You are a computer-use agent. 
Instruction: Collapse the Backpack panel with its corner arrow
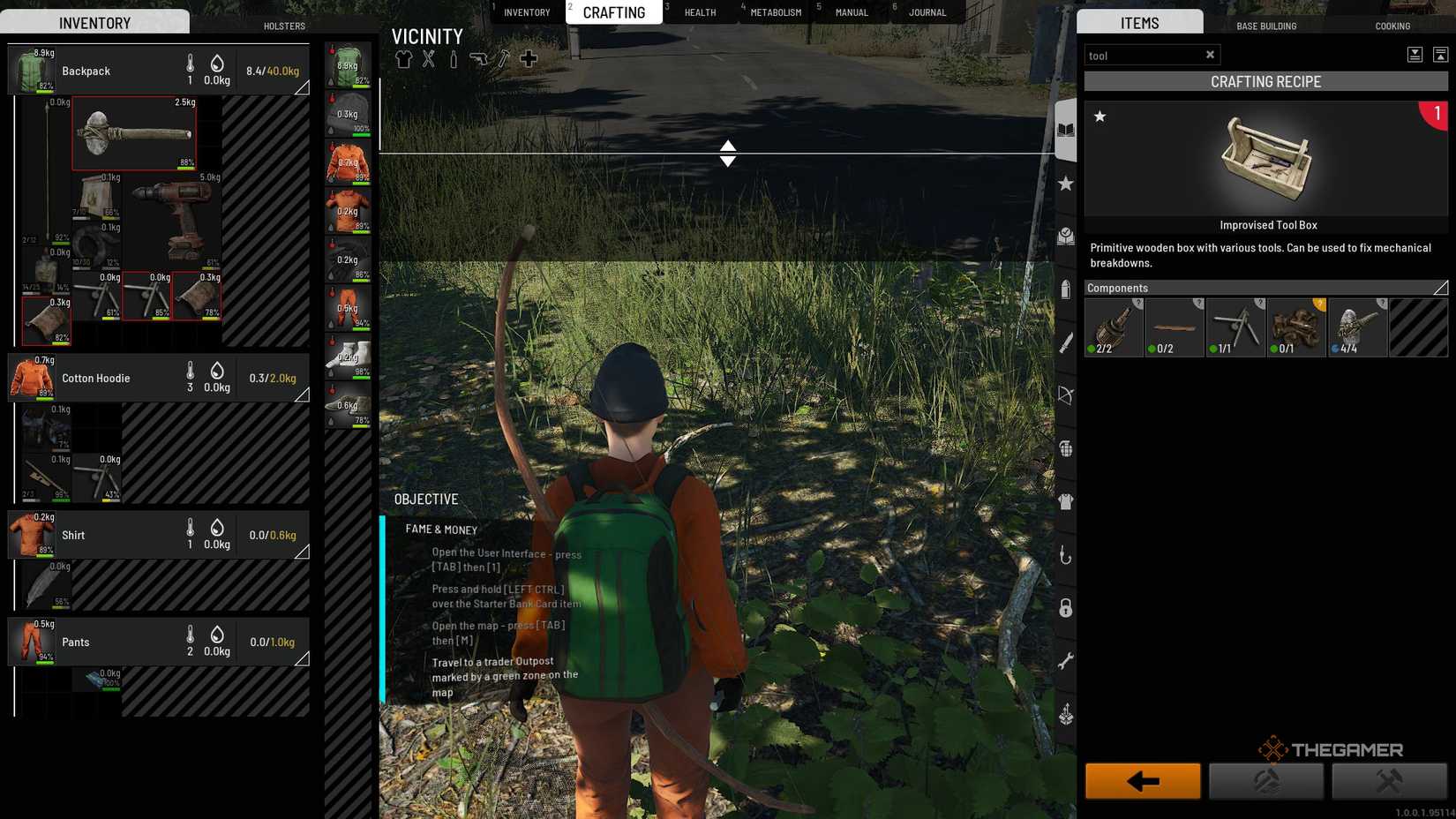click(304, 87)
